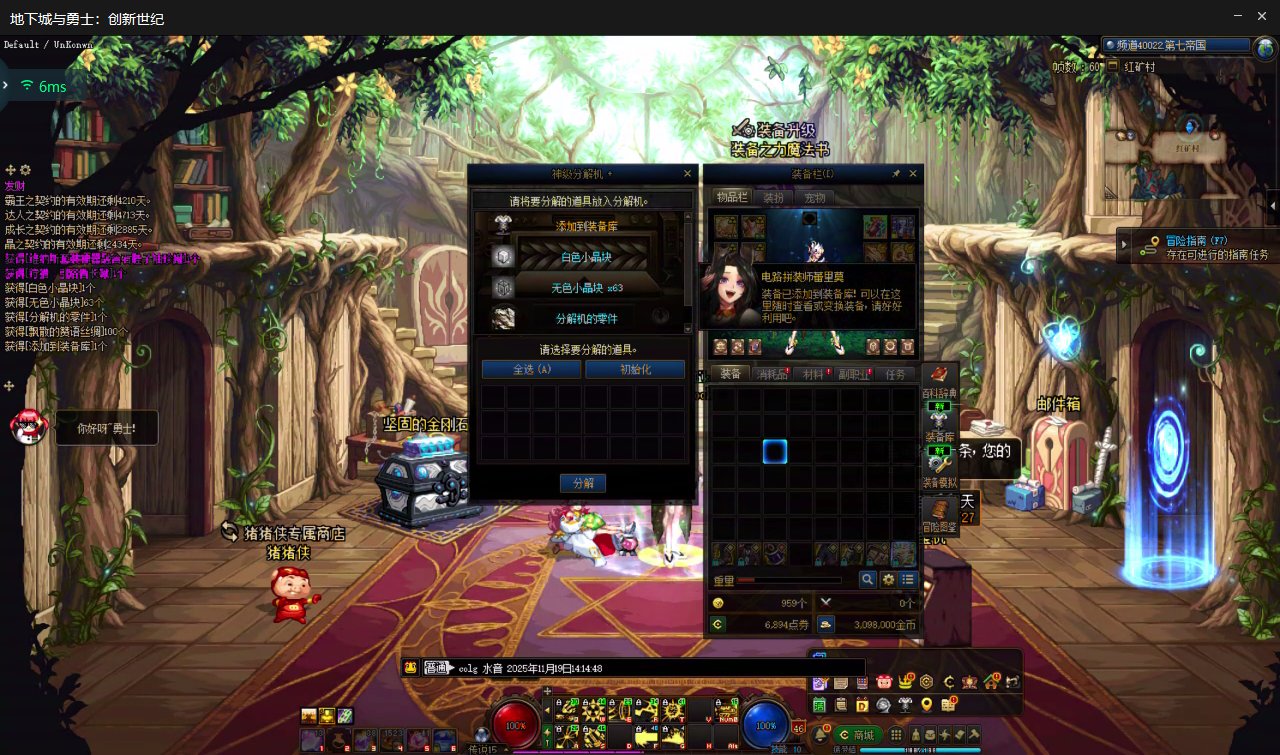This screenshot has height=755, width=1280.
Task: Switch to the 宠物 tab
Action: pos(815,198)
